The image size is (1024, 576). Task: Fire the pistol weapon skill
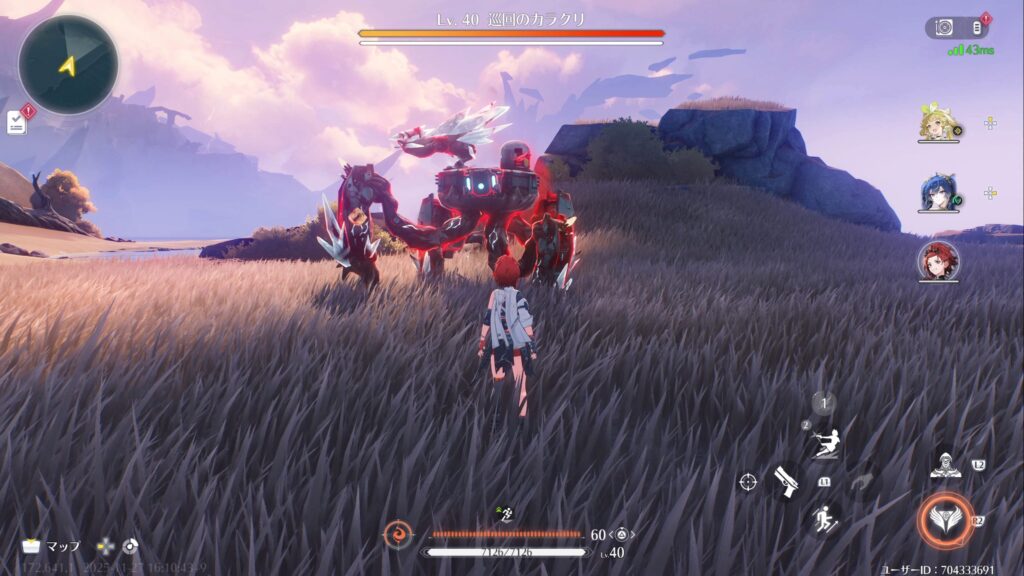[786, 482]
